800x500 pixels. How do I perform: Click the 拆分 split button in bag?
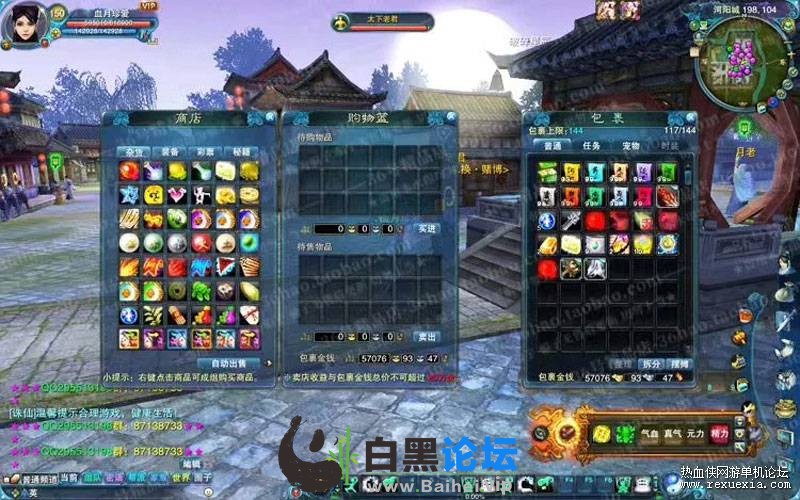(651, 362)
